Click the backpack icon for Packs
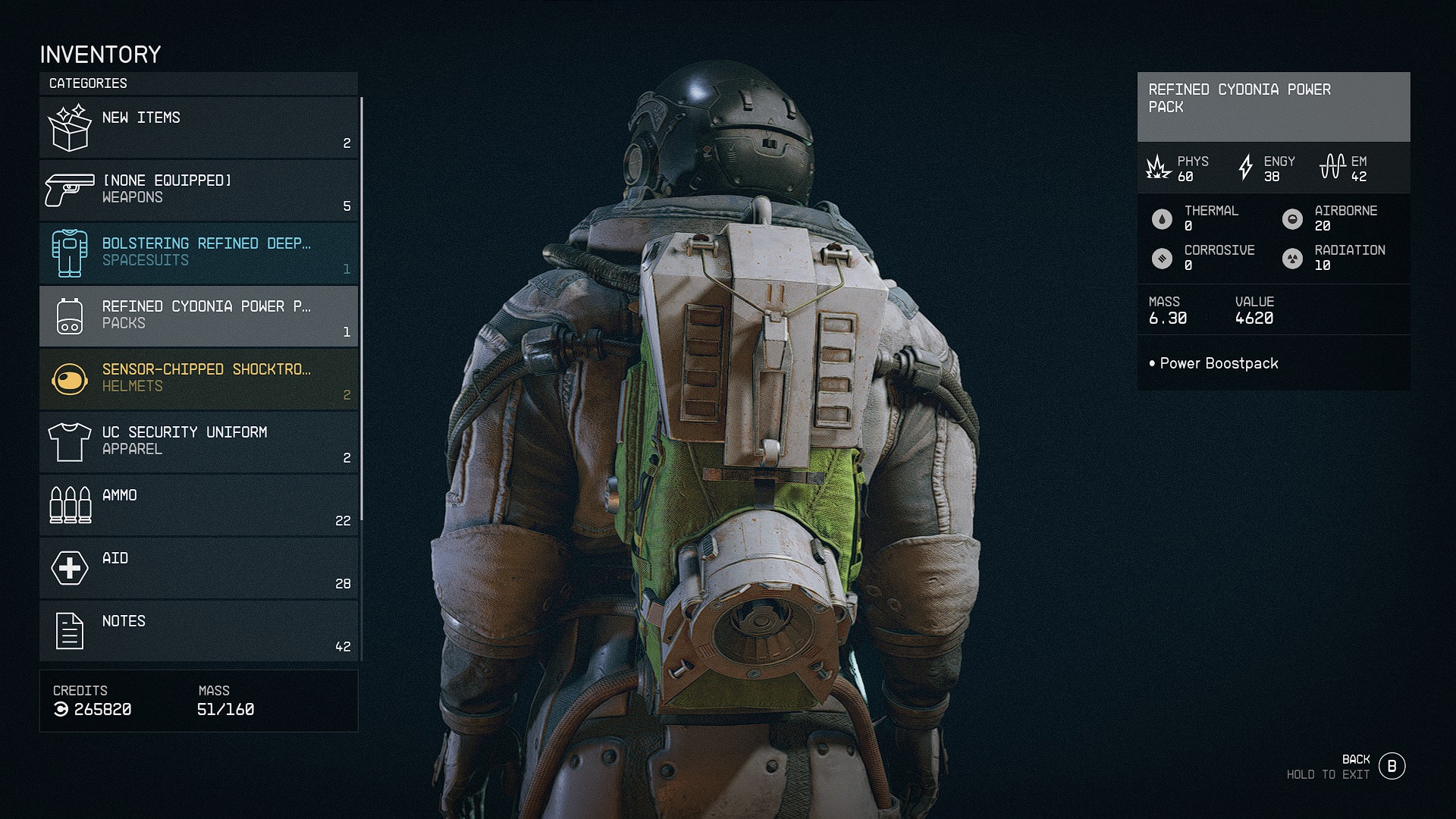Screen dimensions: 1456x819 tap(71, 315)
